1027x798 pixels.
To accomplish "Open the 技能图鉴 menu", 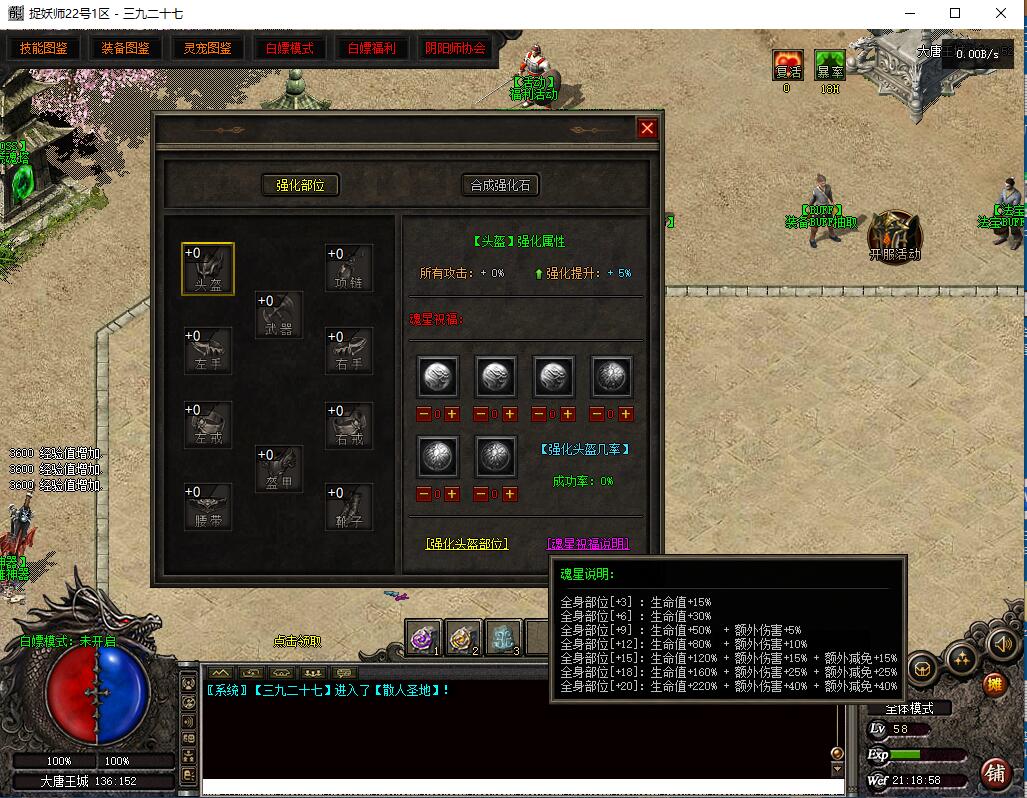I will click(x=43, y=48).
